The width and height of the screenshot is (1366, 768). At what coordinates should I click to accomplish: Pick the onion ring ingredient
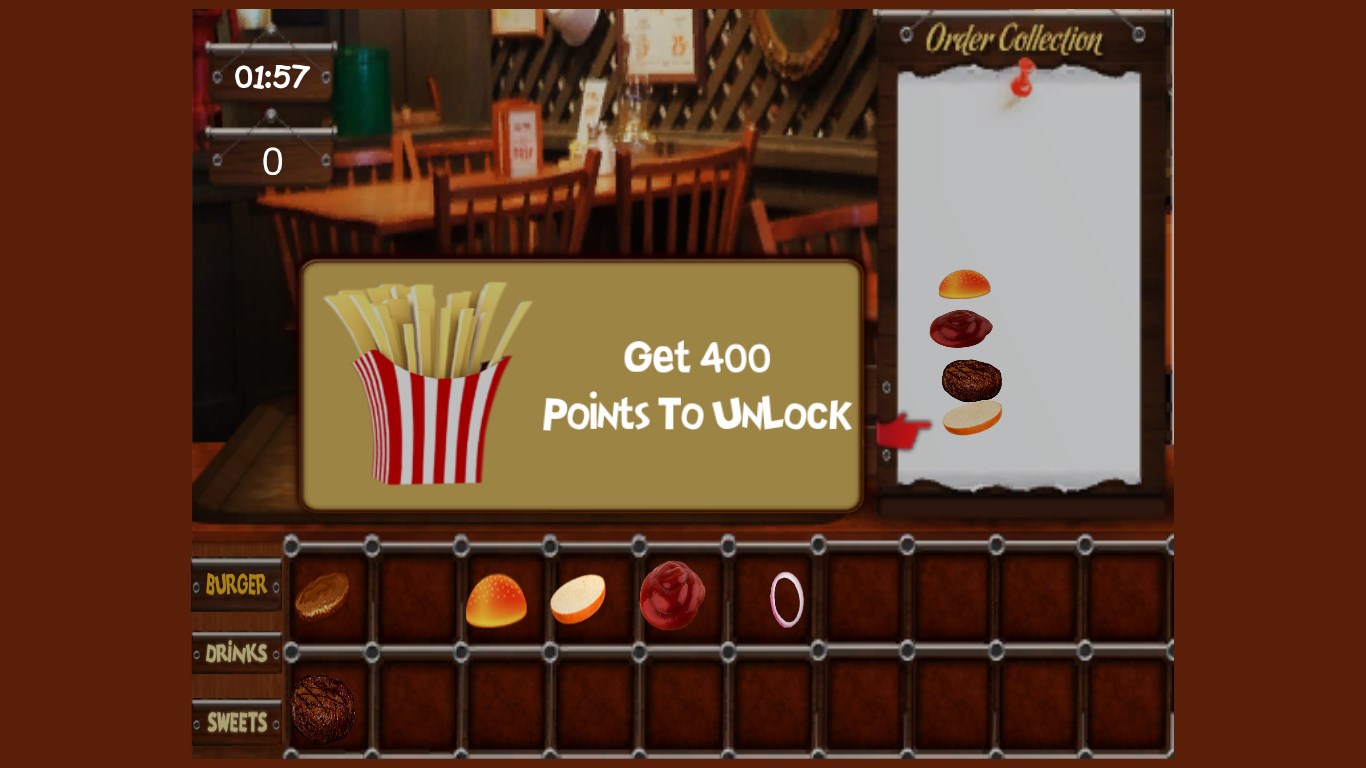[787, 599]
